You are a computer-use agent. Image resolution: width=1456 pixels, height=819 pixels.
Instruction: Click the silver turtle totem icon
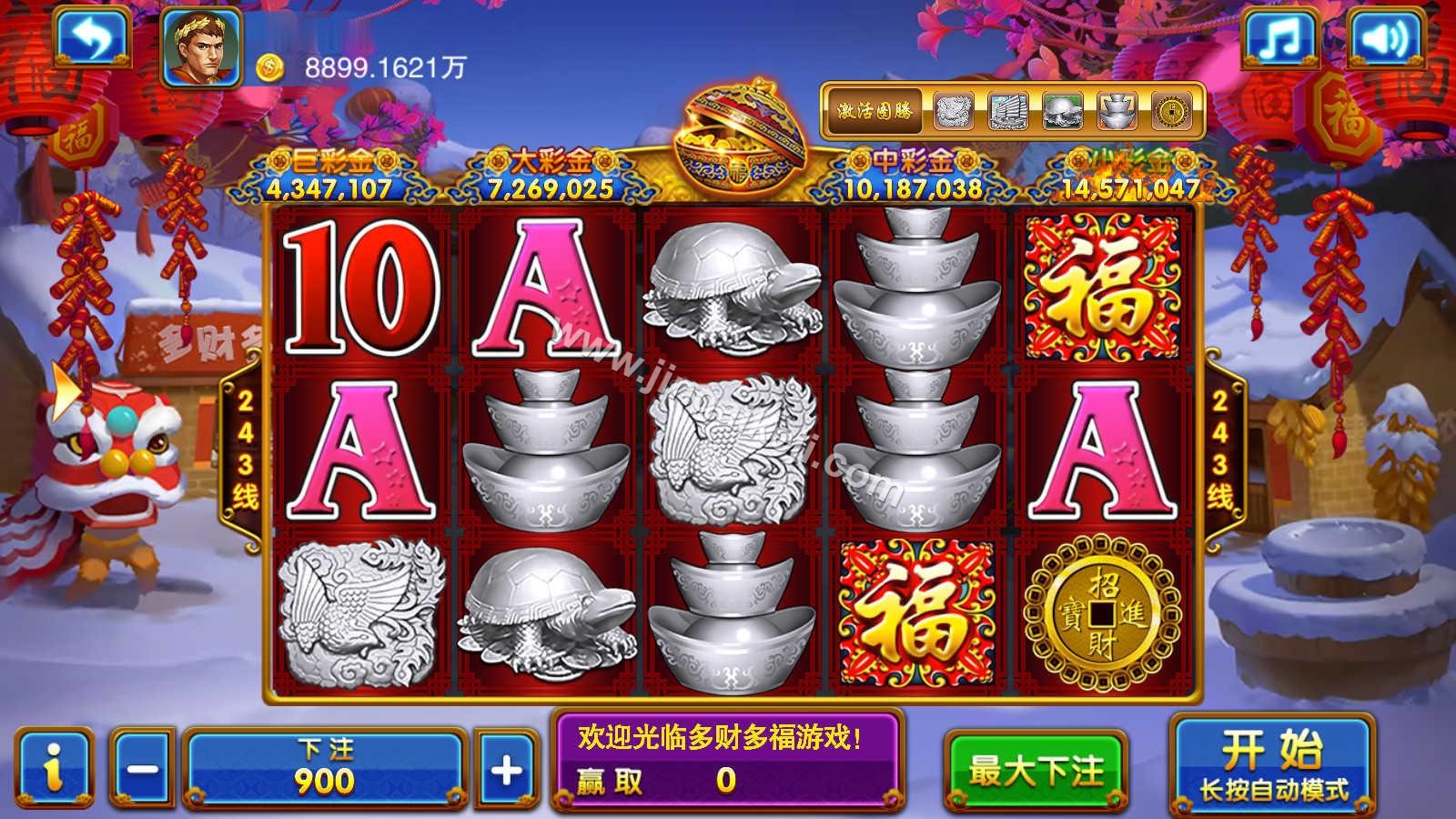[1062, 110]
